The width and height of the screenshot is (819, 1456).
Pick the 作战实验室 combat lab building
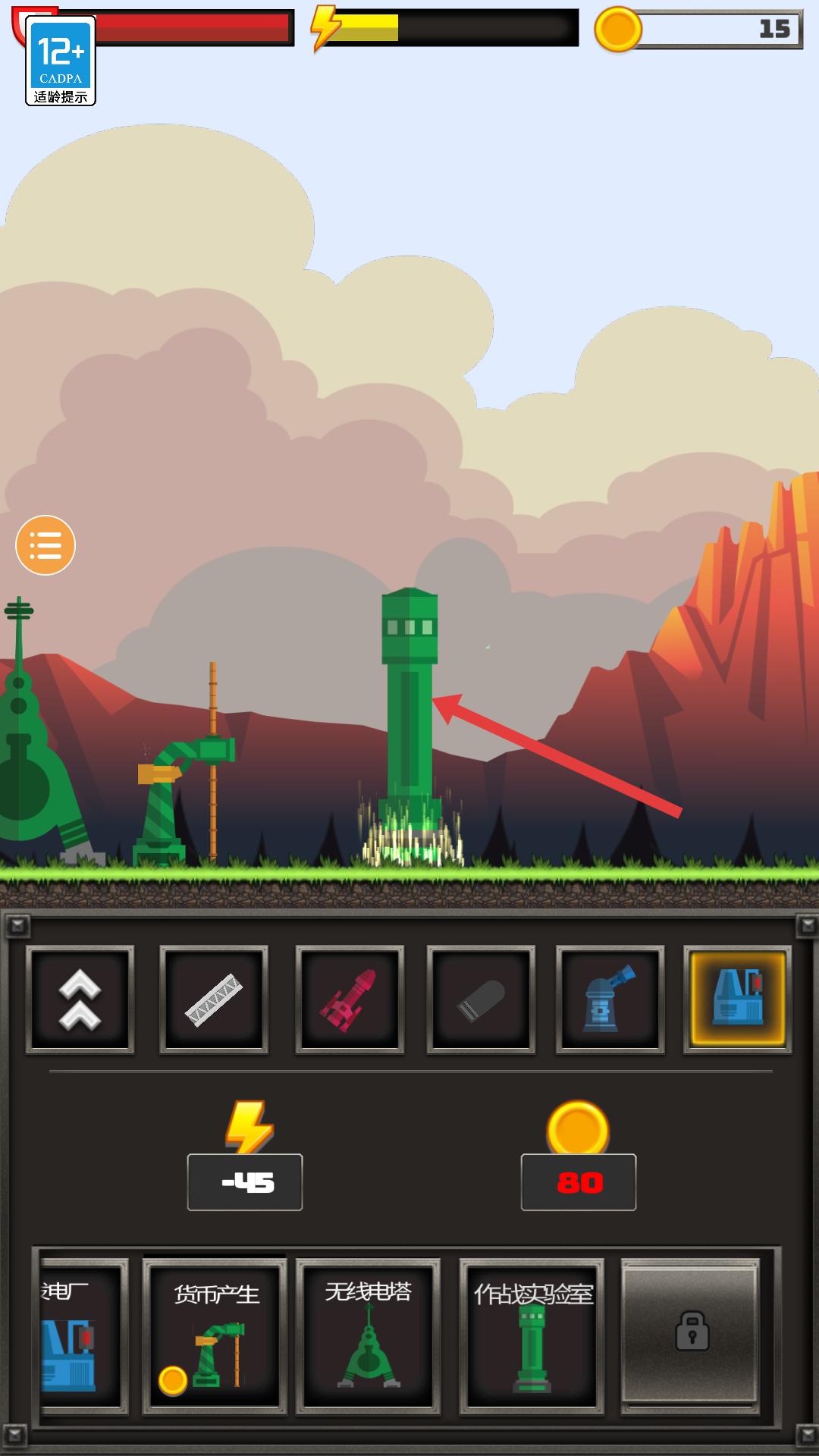532,1336
